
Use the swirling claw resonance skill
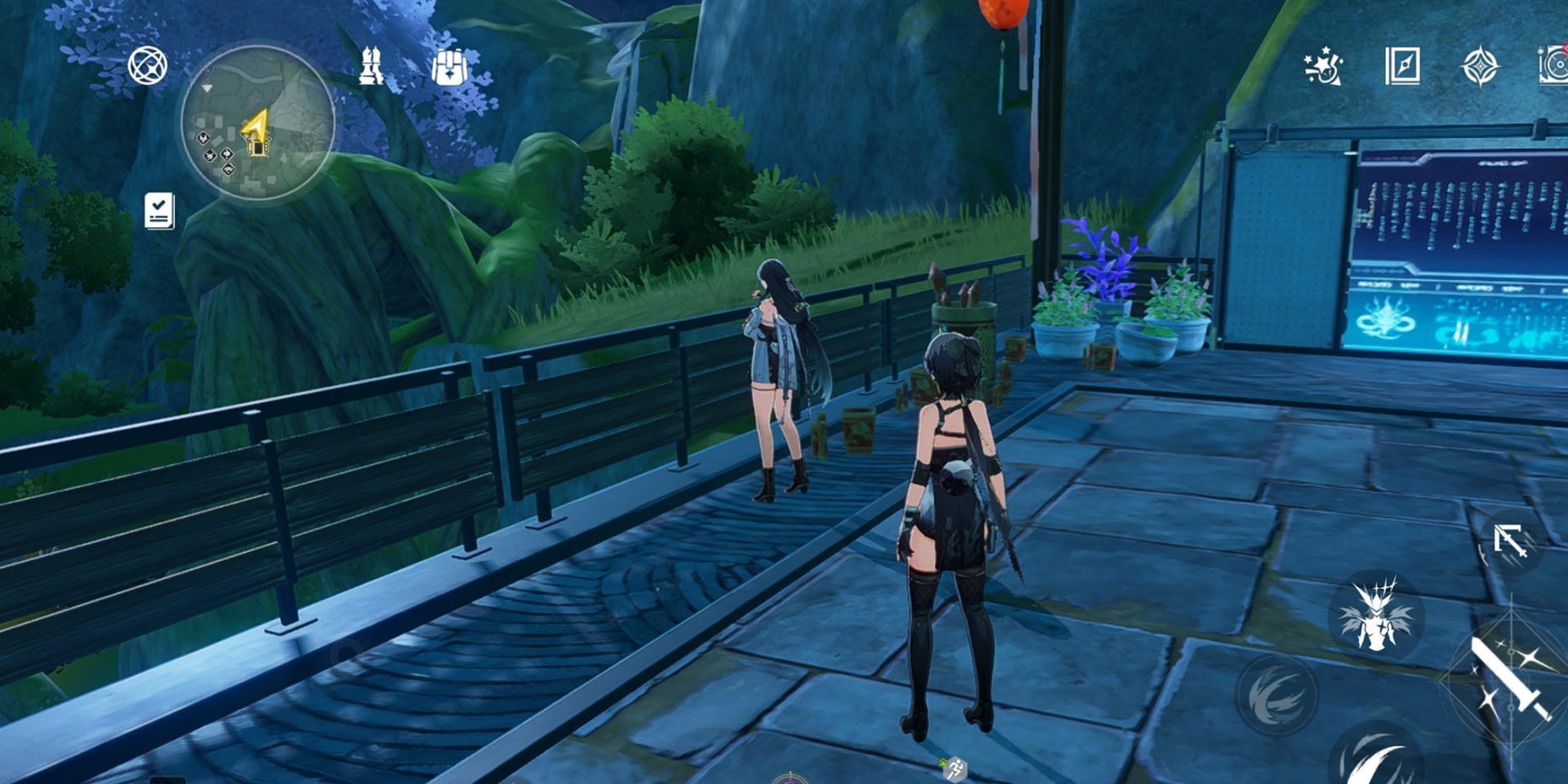point(1277,694)
